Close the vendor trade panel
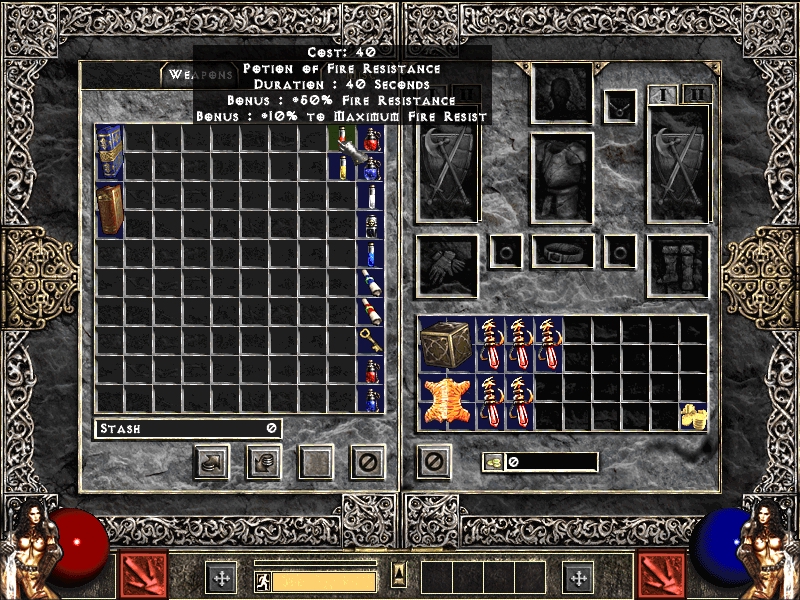The height and width of the screenshot is (600, 800). click(x=368, y=461)
